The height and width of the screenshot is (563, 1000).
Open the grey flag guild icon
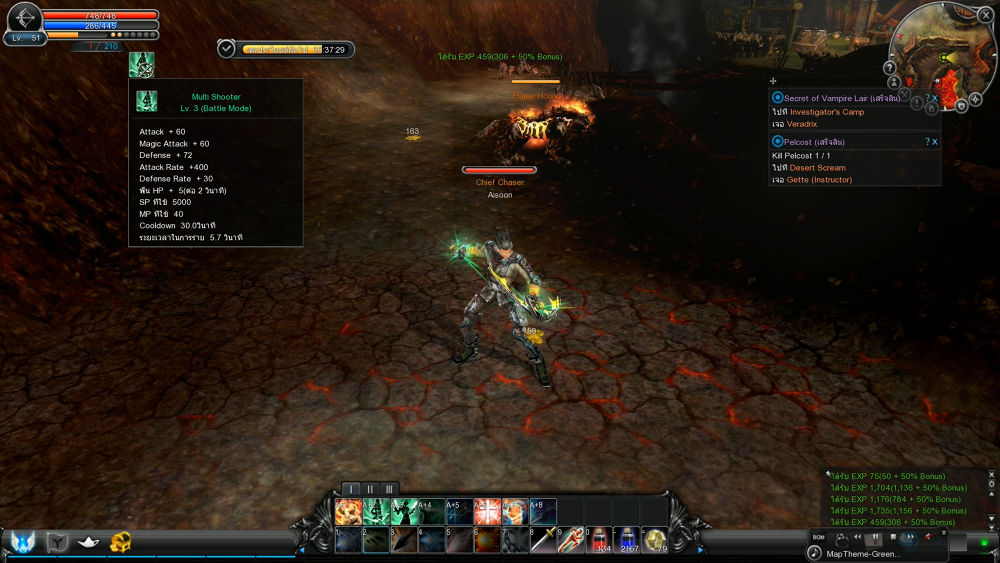pyautogui.click(x=57, y=542)
